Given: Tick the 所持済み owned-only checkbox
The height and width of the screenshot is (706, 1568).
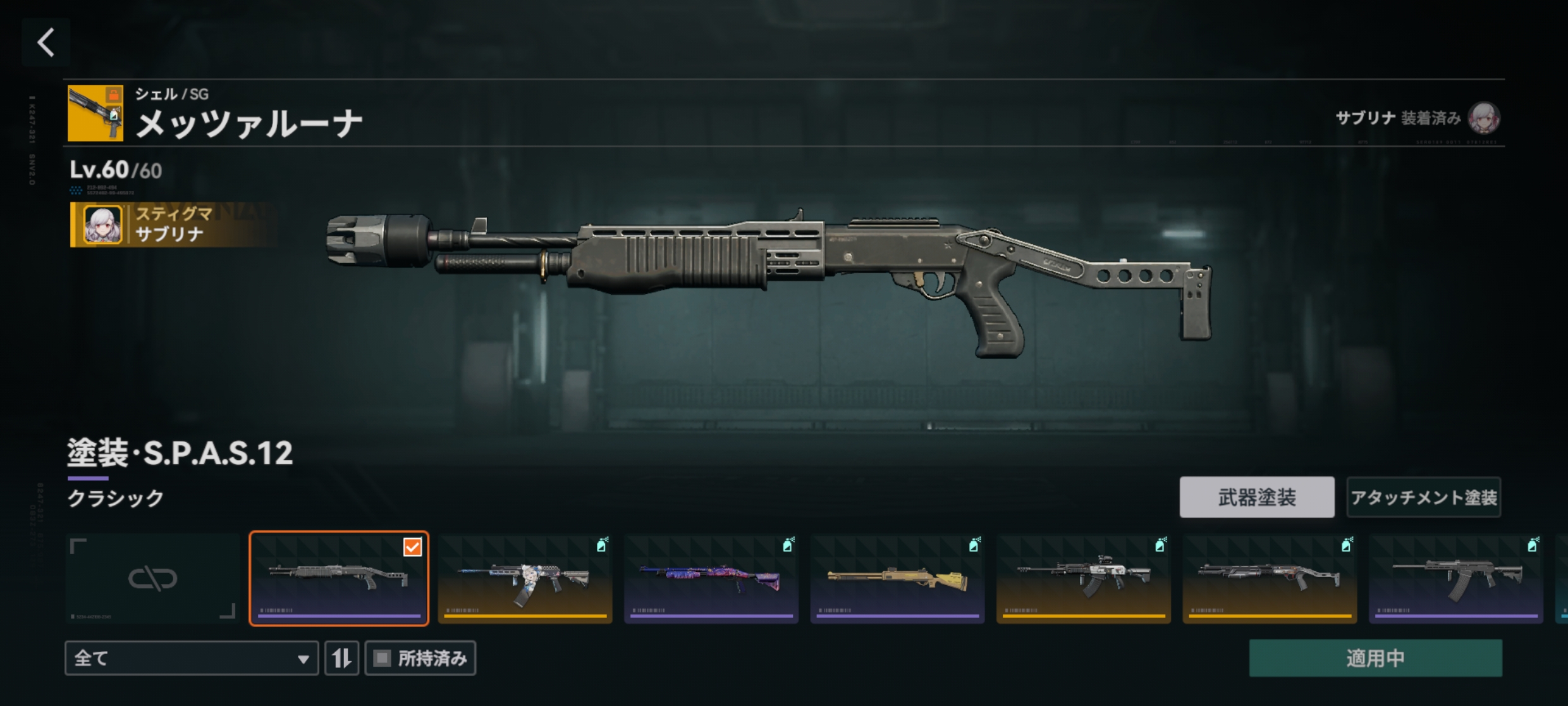Looking at the screenshot, I should click(x=383, y=658).
